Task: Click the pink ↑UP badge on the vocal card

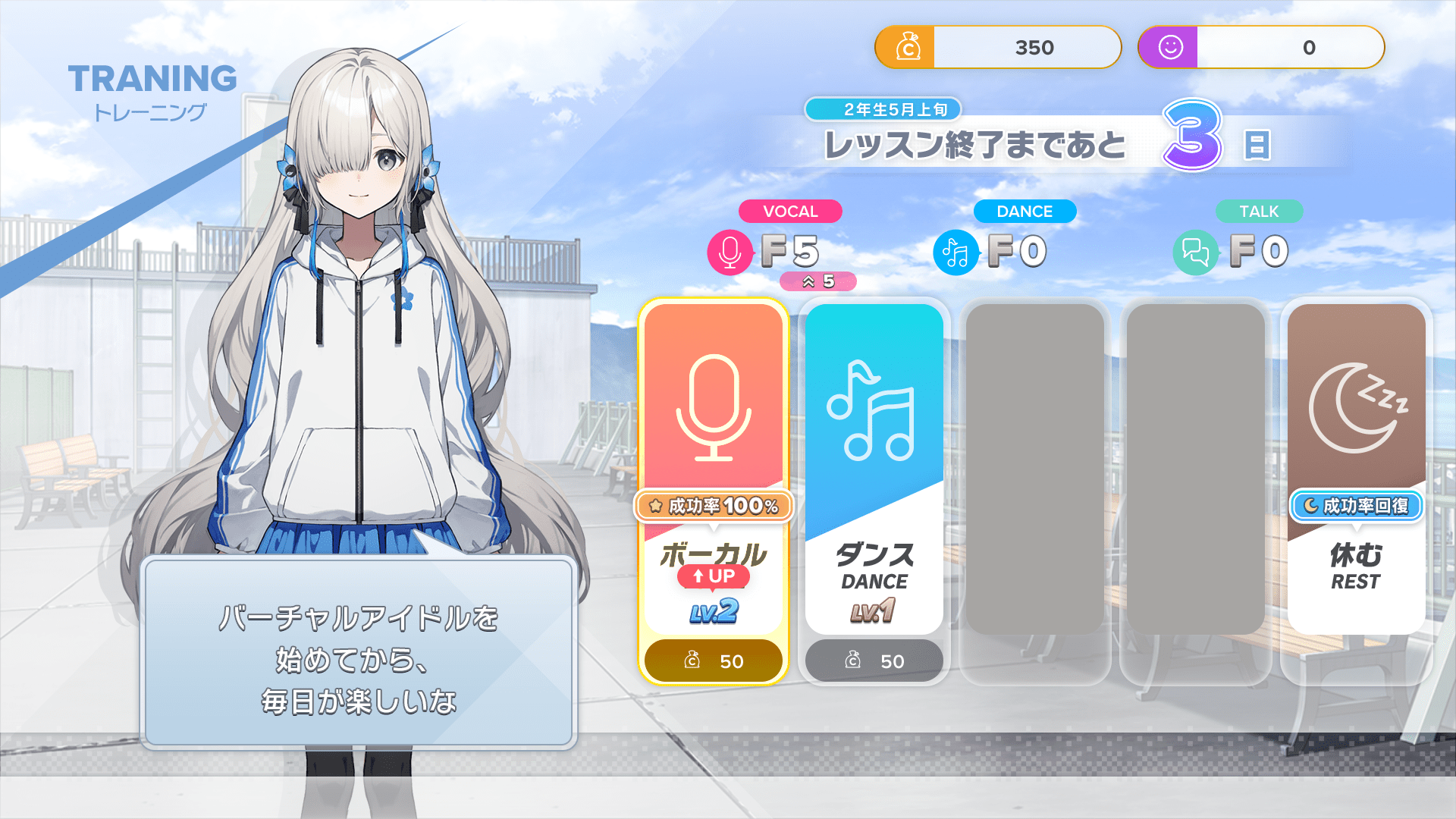Action: coord(714,576)
